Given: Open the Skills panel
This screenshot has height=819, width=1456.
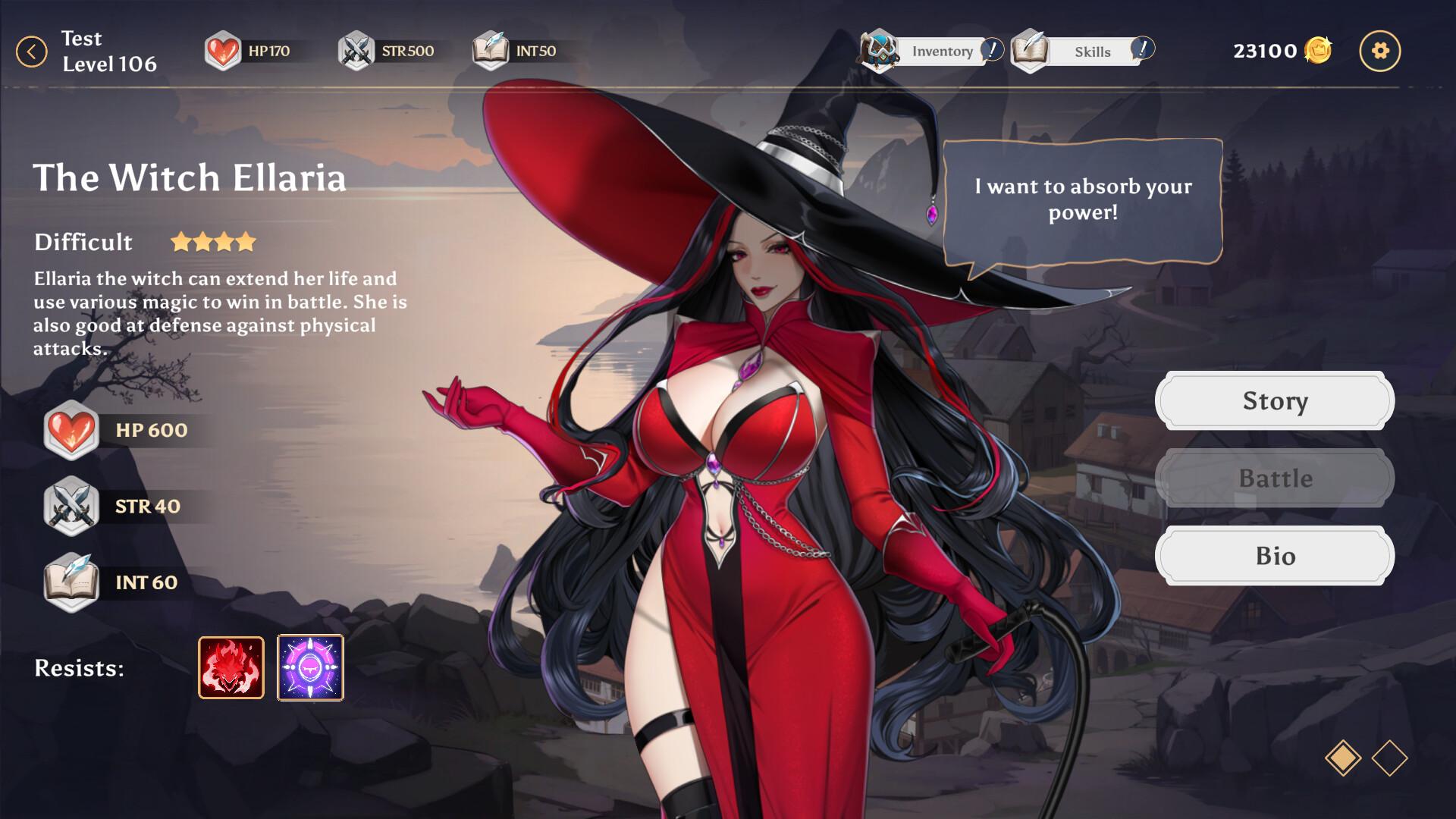Looking at the screenshot, I should click(1082, 51).
